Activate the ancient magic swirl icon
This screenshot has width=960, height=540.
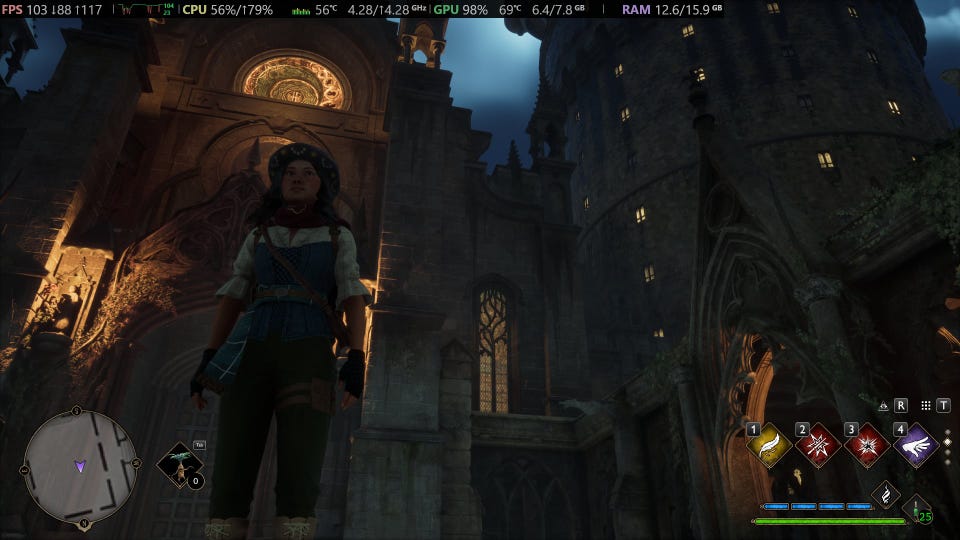click(x=885, y=494)
